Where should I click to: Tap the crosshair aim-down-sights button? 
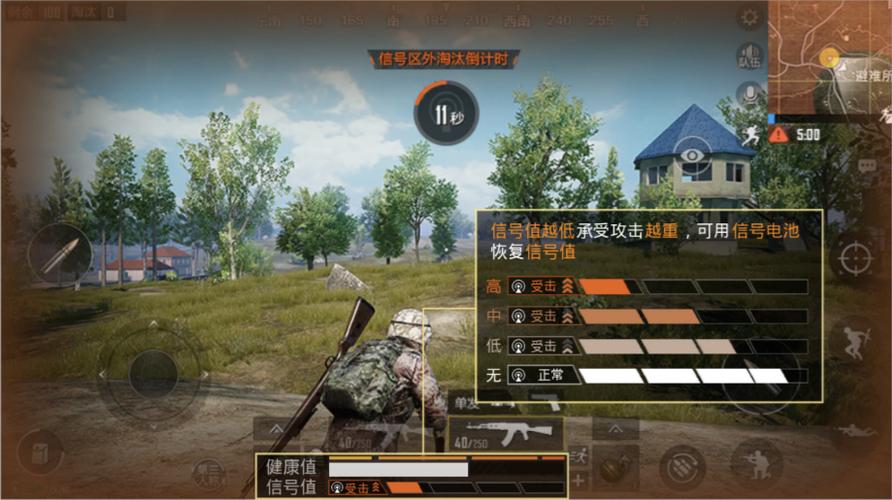[855, 258]
